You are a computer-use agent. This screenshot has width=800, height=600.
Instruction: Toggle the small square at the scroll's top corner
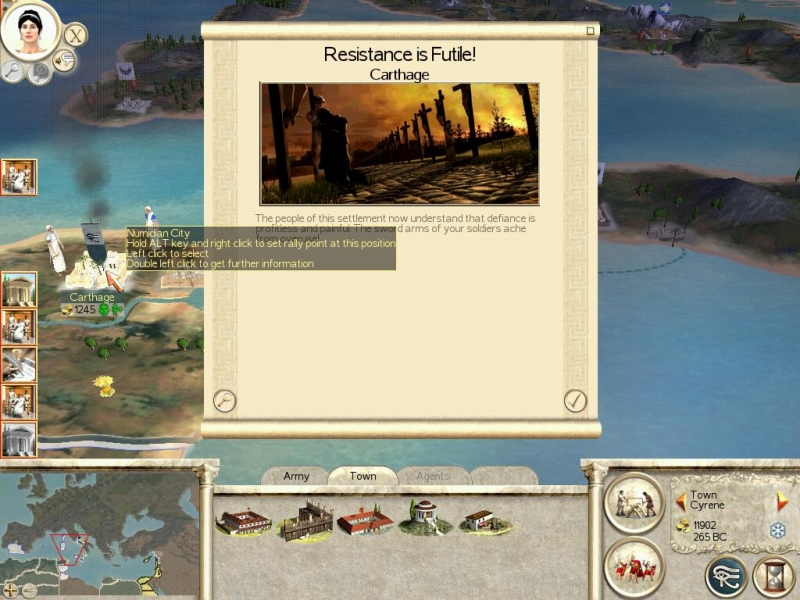[590, 31]
